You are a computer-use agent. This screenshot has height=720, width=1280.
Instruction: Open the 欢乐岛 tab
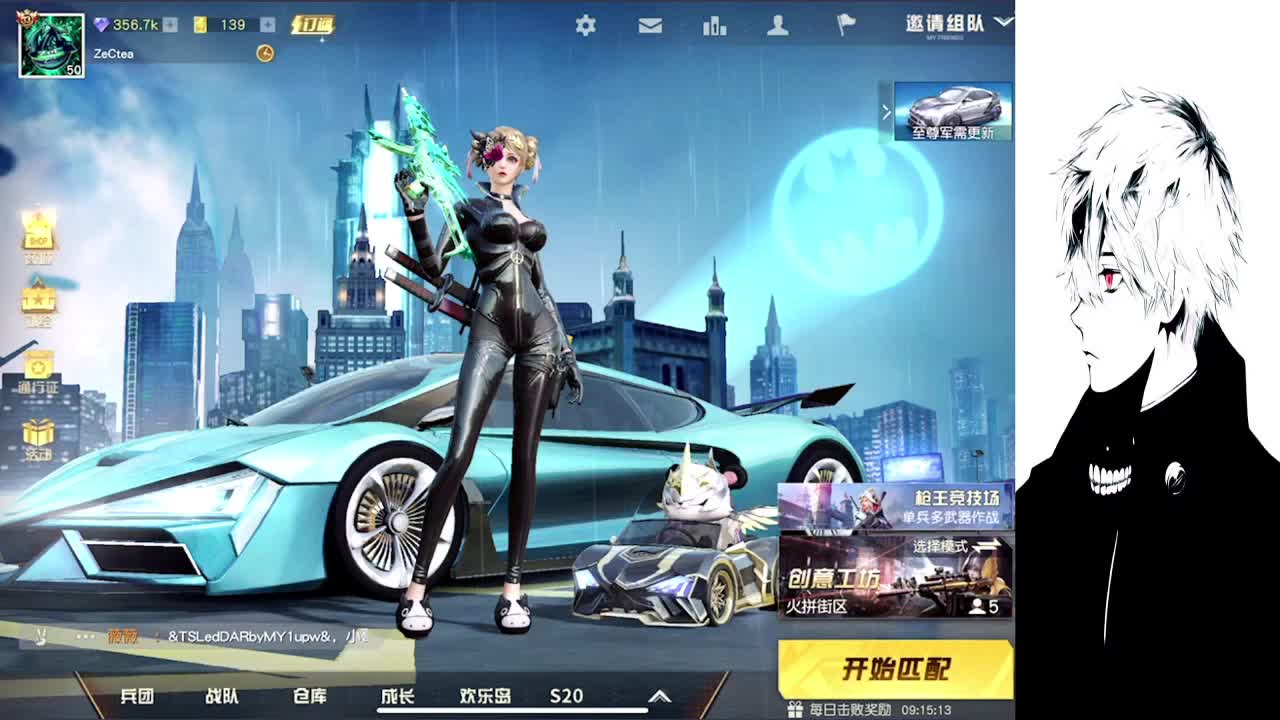coord(486,697)
